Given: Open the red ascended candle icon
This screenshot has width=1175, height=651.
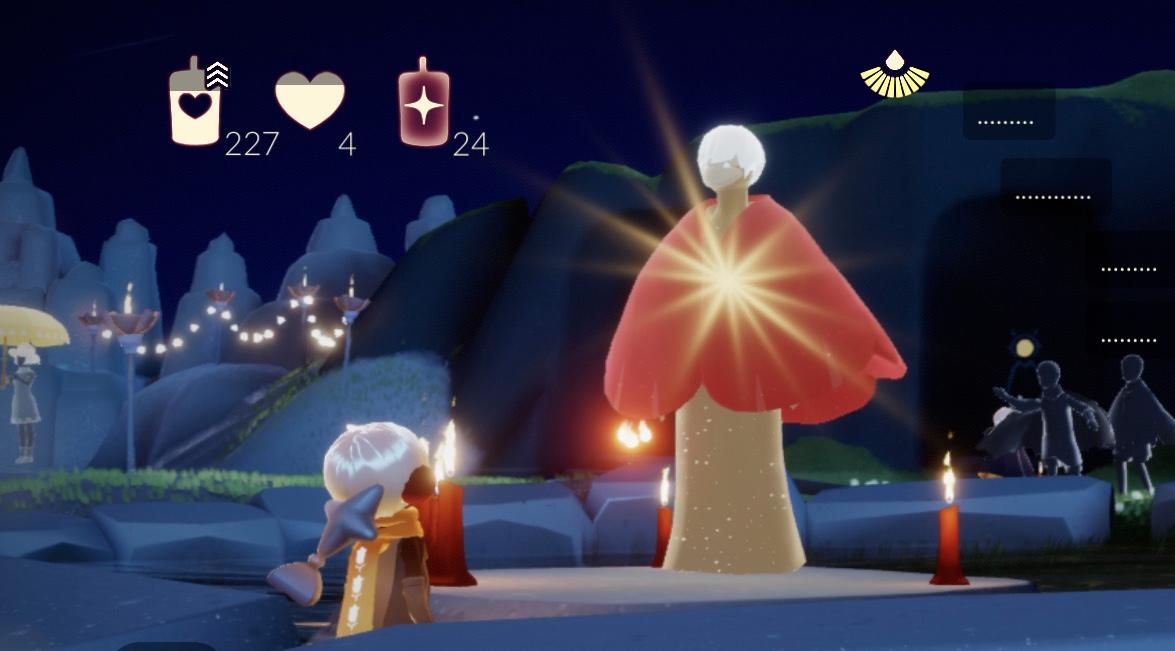Looking at the screenshot, I should (424, 104).
